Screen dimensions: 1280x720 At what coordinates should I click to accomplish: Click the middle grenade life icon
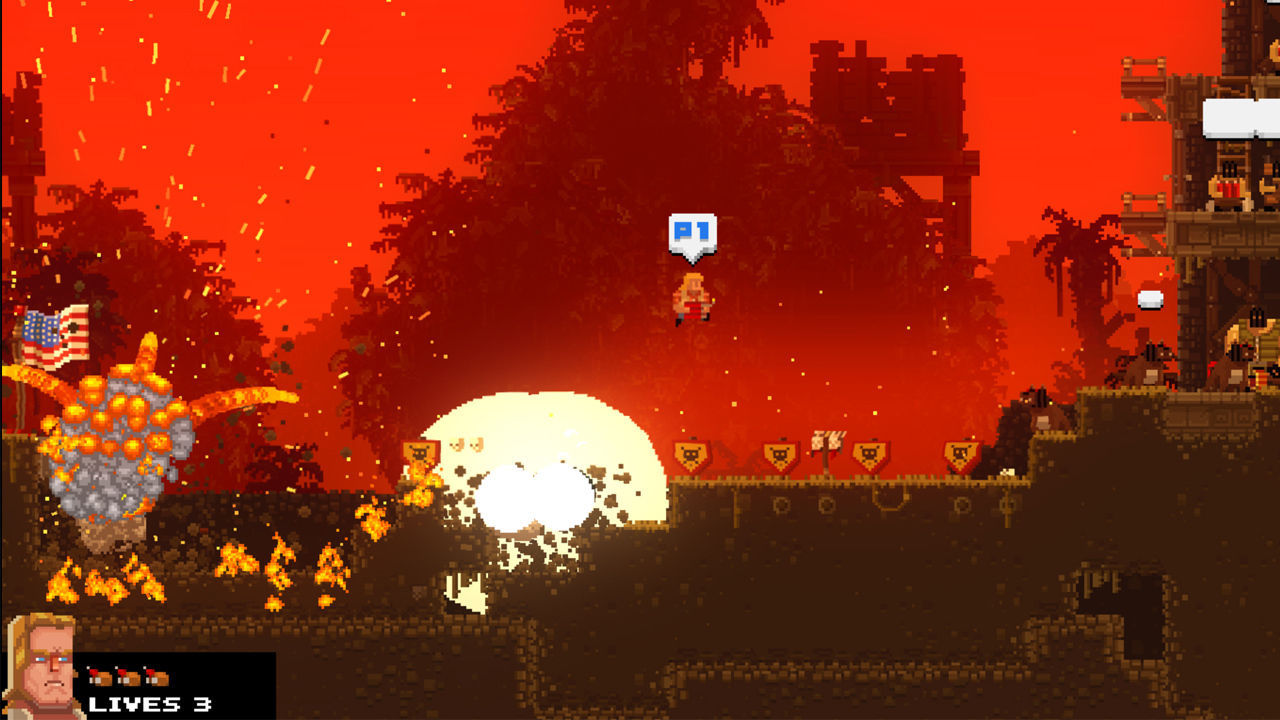127,675
